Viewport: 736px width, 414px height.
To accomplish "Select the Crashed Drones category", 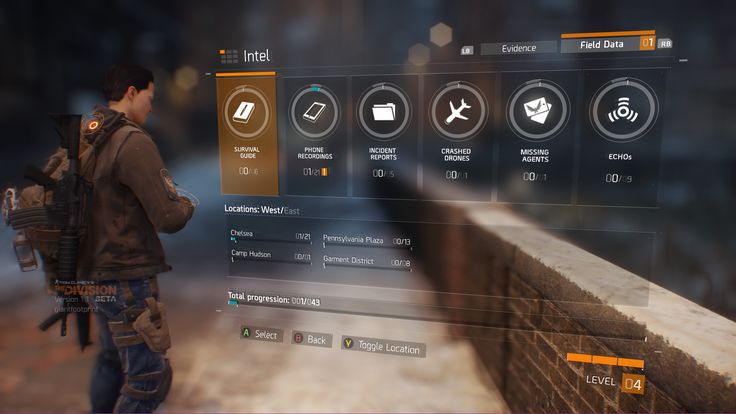I will pyautogui.click(x=455, y=135).
